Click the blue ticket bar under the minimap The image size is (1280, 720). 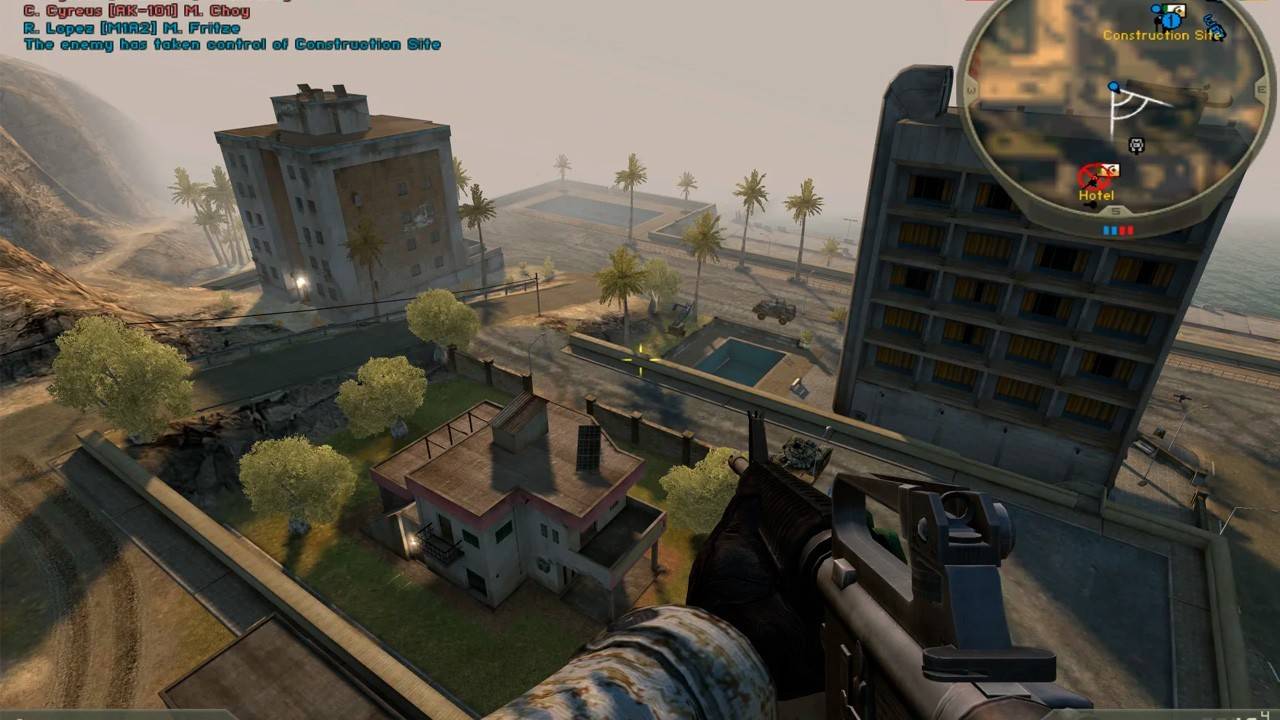pos(1108,228)
